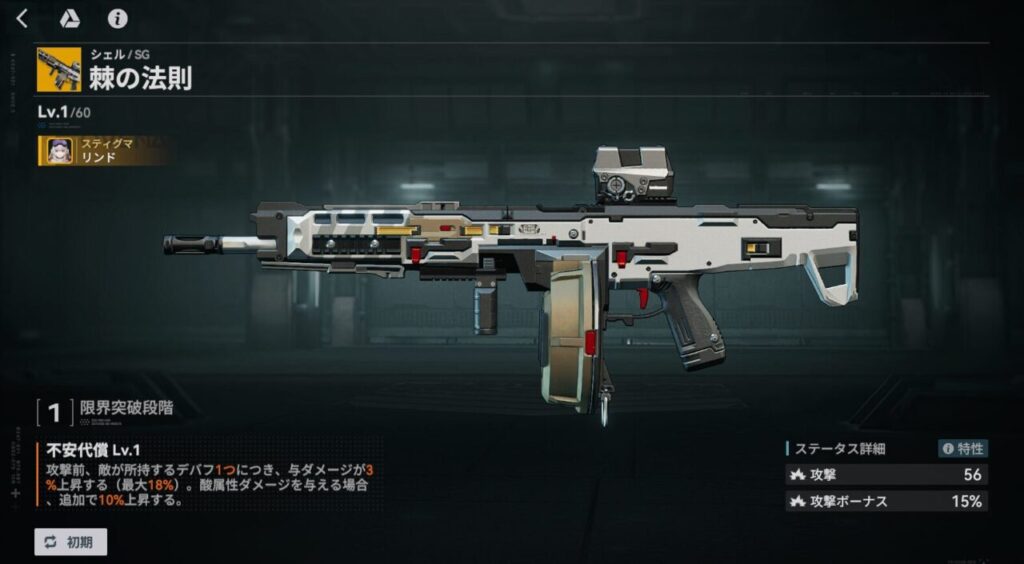This screenshot has height=564, width=1024.
Task: Go back with the arrow button
Action: (x=22, y=19)
